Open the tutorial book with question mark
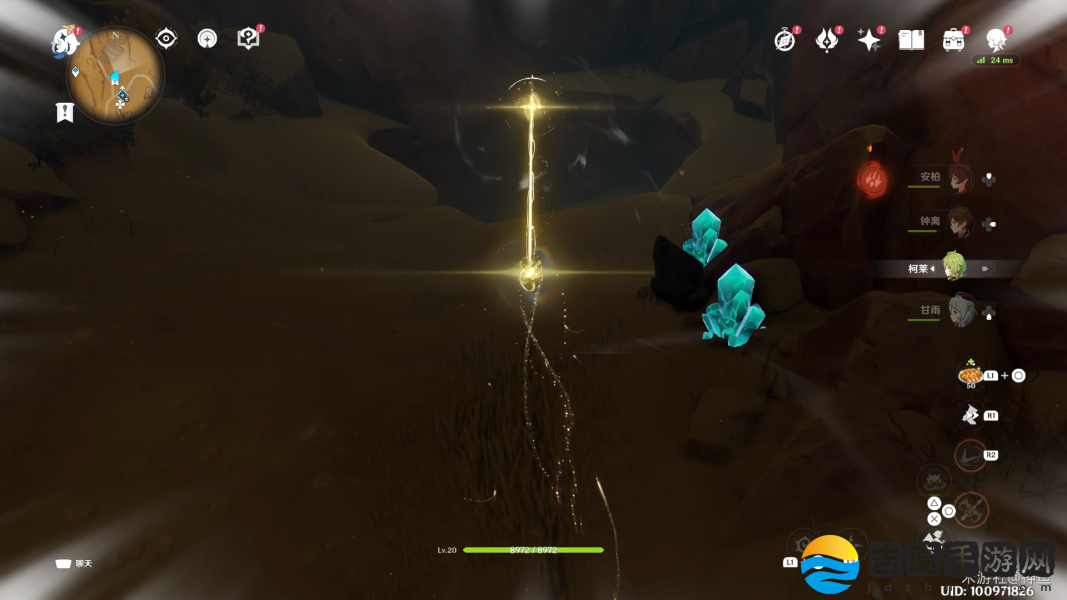 (x=248, y=38)
